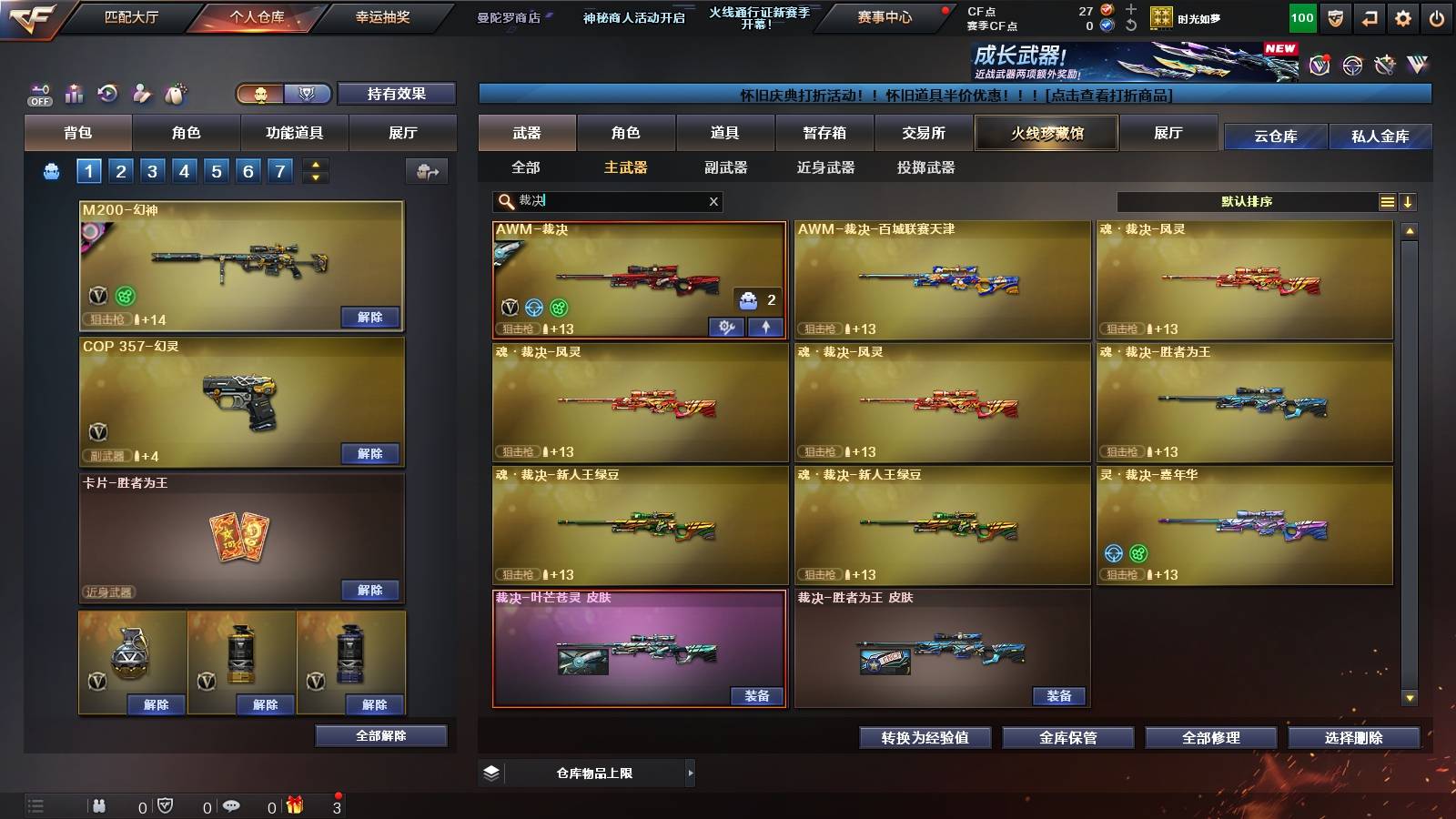This screenshot has height=819, width=1456.
Task: Click the crosshair aim icon below NEW banner
Action: [x=1350, y=66]
